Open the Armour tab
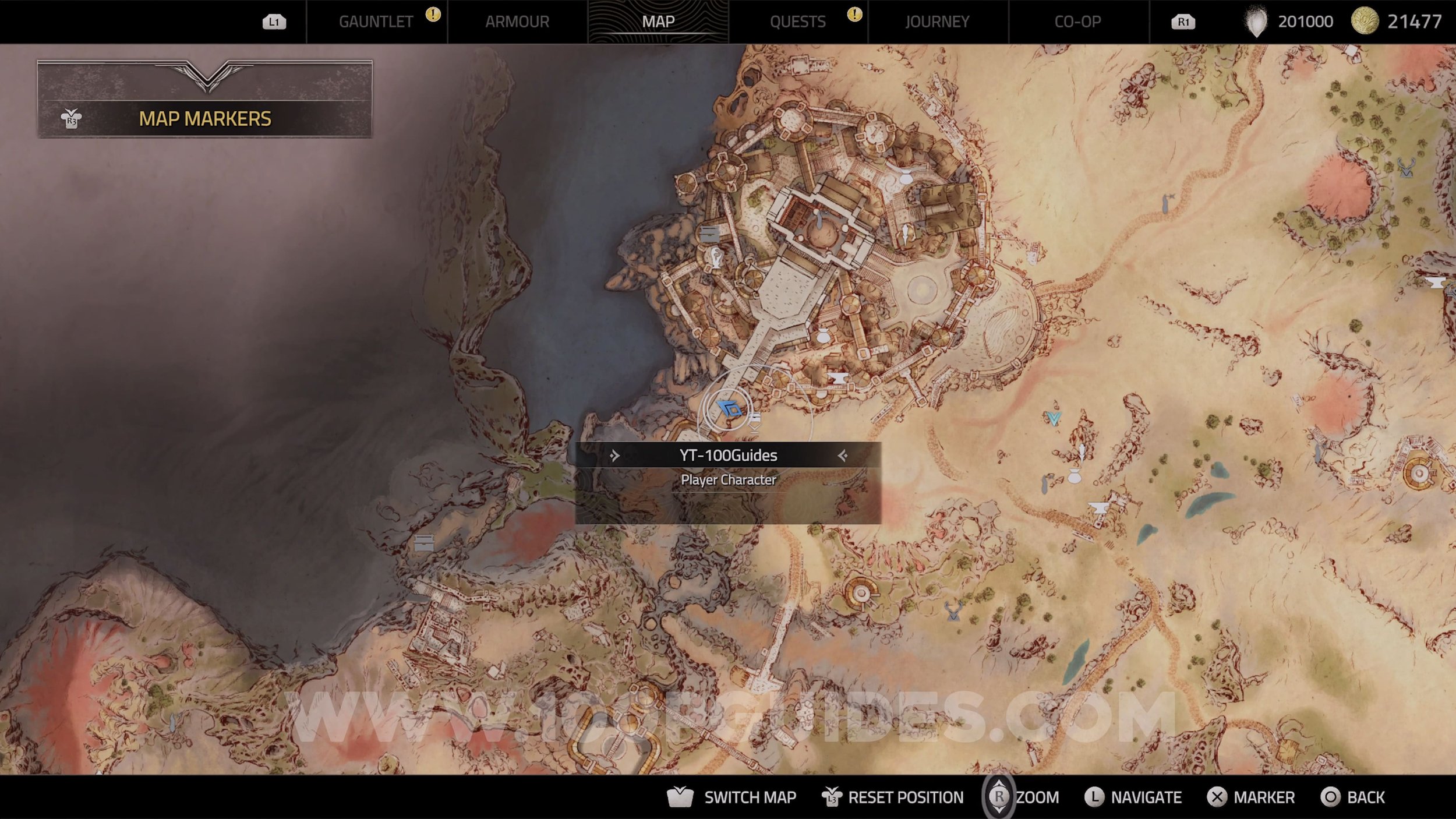Image resolution: width=1456 pixels, height=819 pixels. (517, 22)
